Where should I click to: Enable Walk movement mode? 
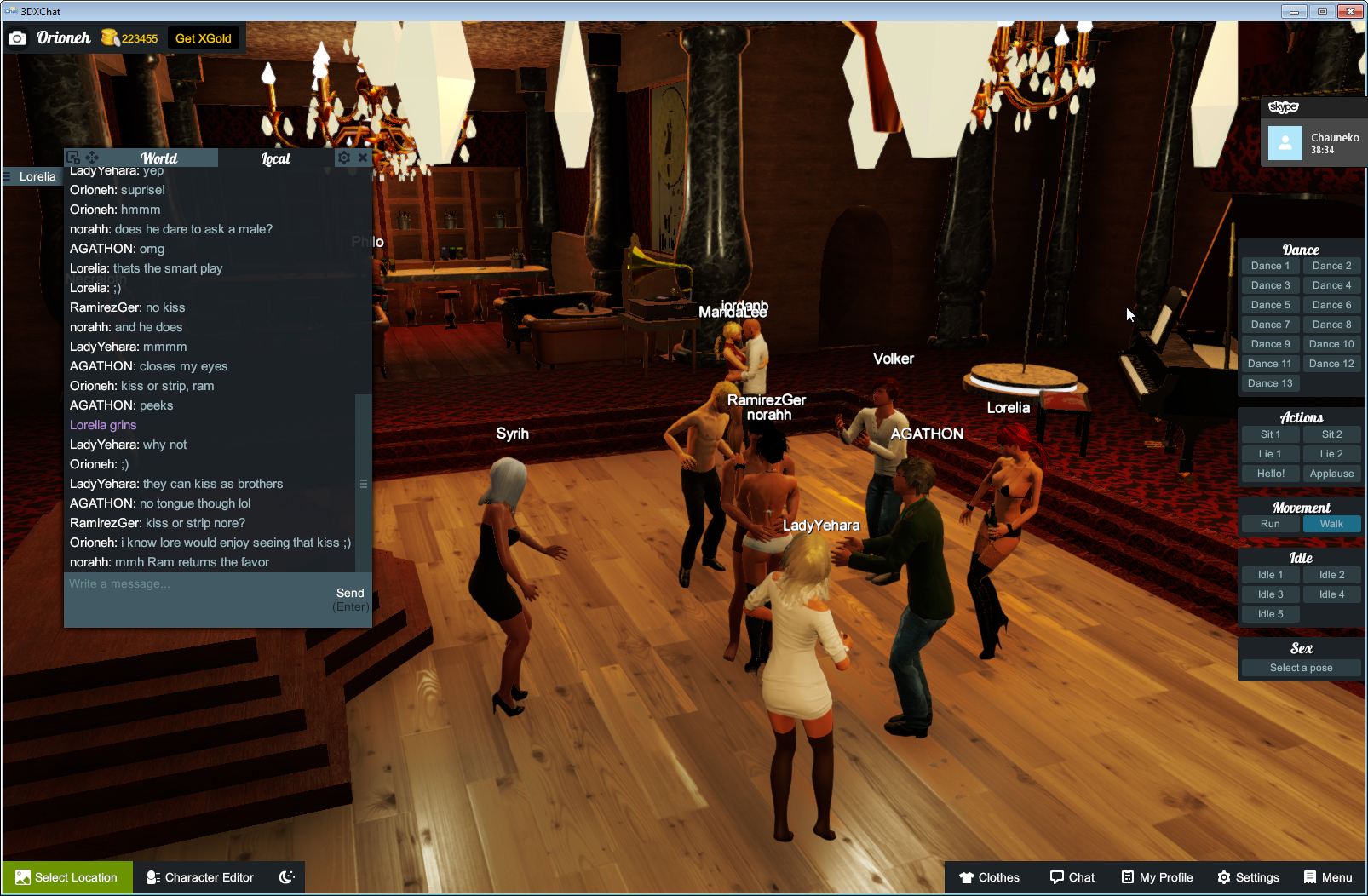(x=1331, y=524)
